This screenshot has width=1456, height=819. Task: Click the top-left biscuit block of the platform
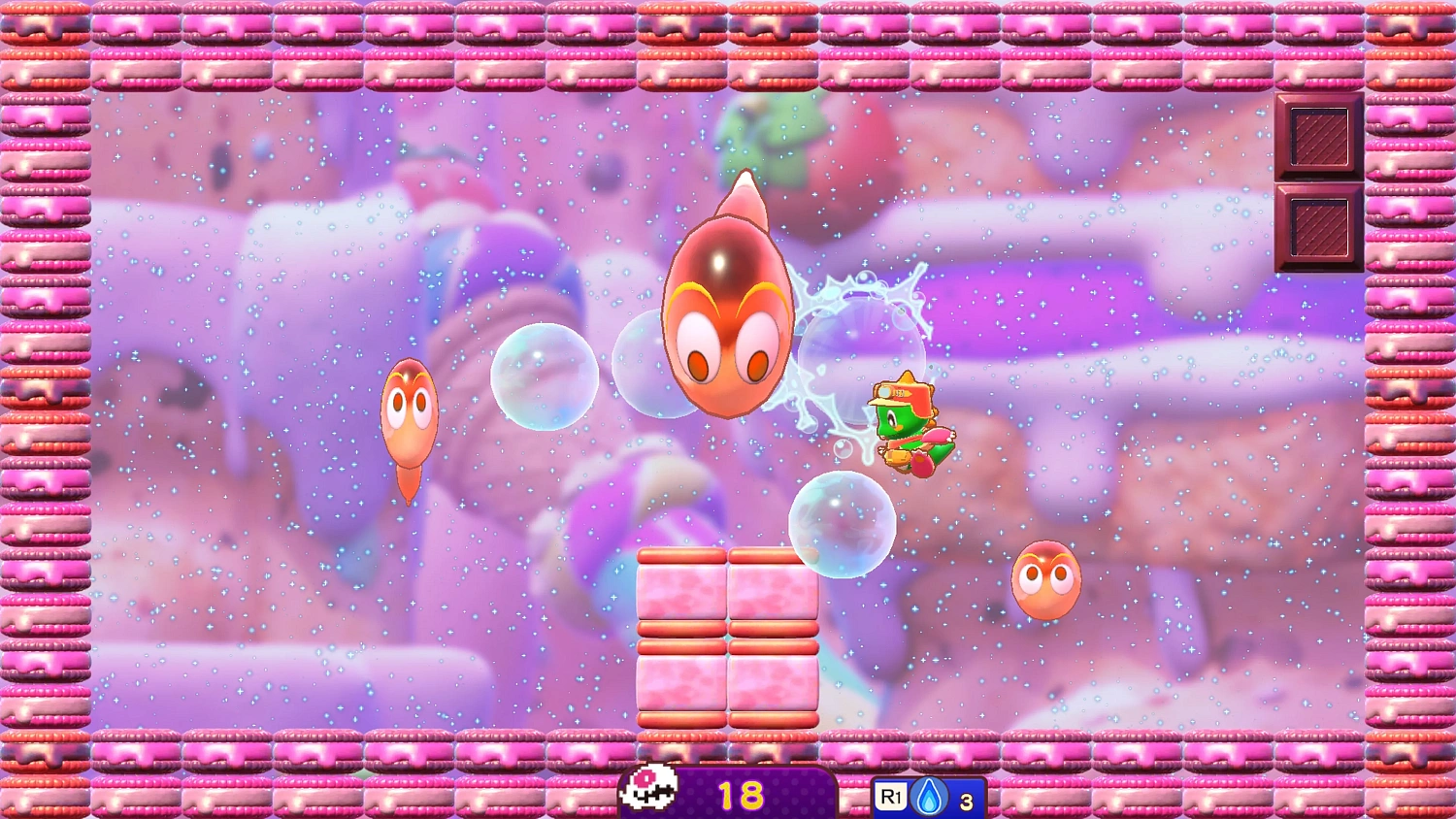682,592
